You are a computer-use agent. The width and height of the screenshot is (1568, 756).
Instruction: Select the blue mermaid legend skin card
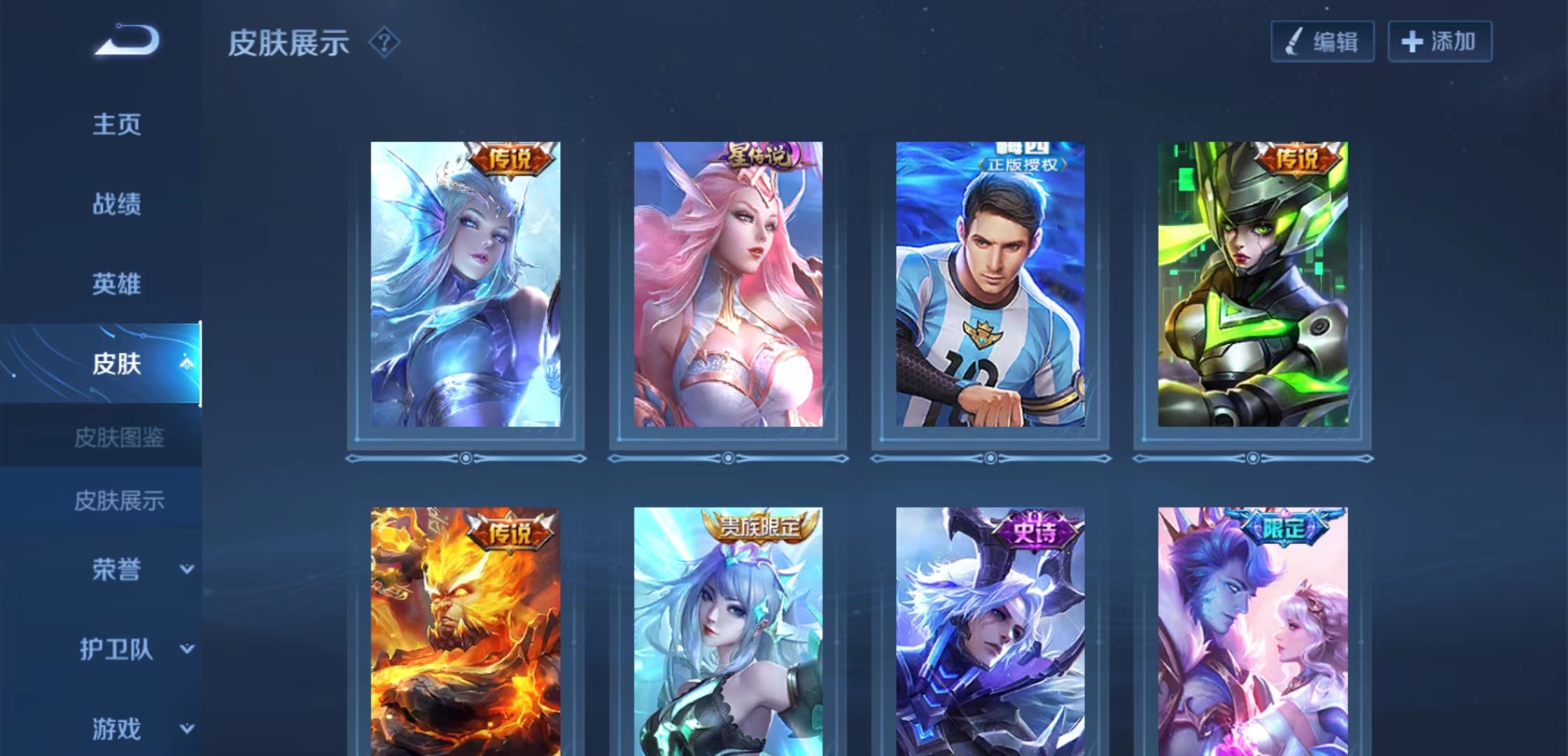click(x=465, y=284)
